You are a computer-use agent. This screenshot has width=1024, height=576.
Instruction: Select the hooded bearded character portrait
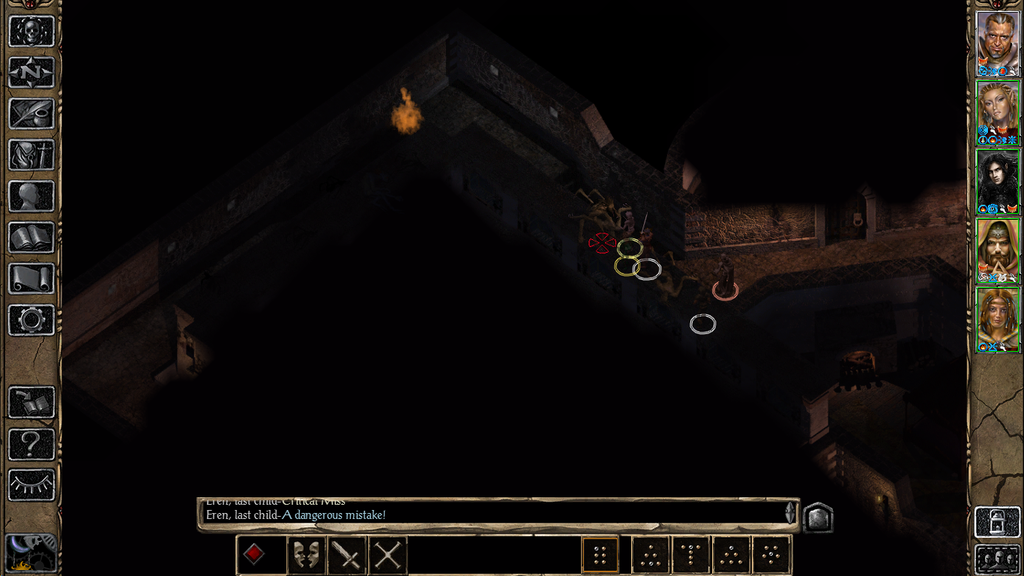pos(997,250)
